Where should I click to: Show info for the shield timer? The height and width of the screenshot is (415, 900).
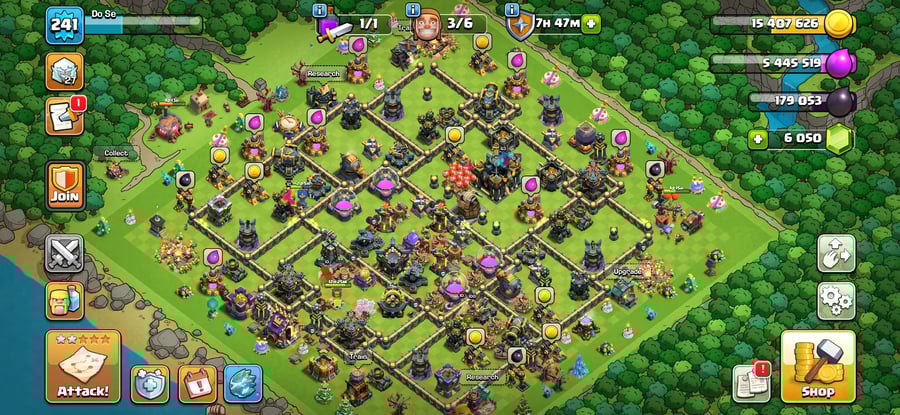516,10
